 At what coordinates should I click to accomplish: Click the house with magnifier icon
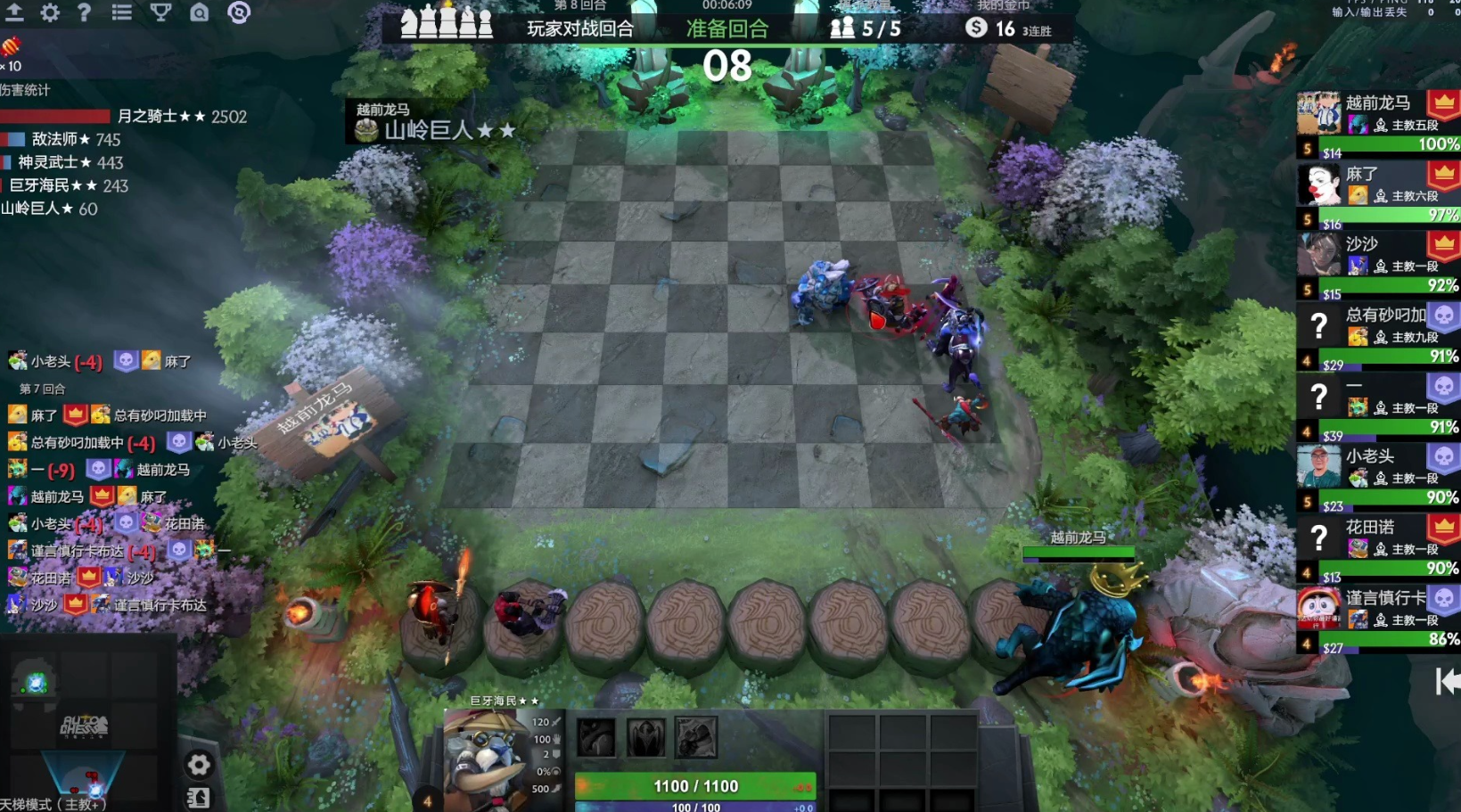click(x=200, y=12)
